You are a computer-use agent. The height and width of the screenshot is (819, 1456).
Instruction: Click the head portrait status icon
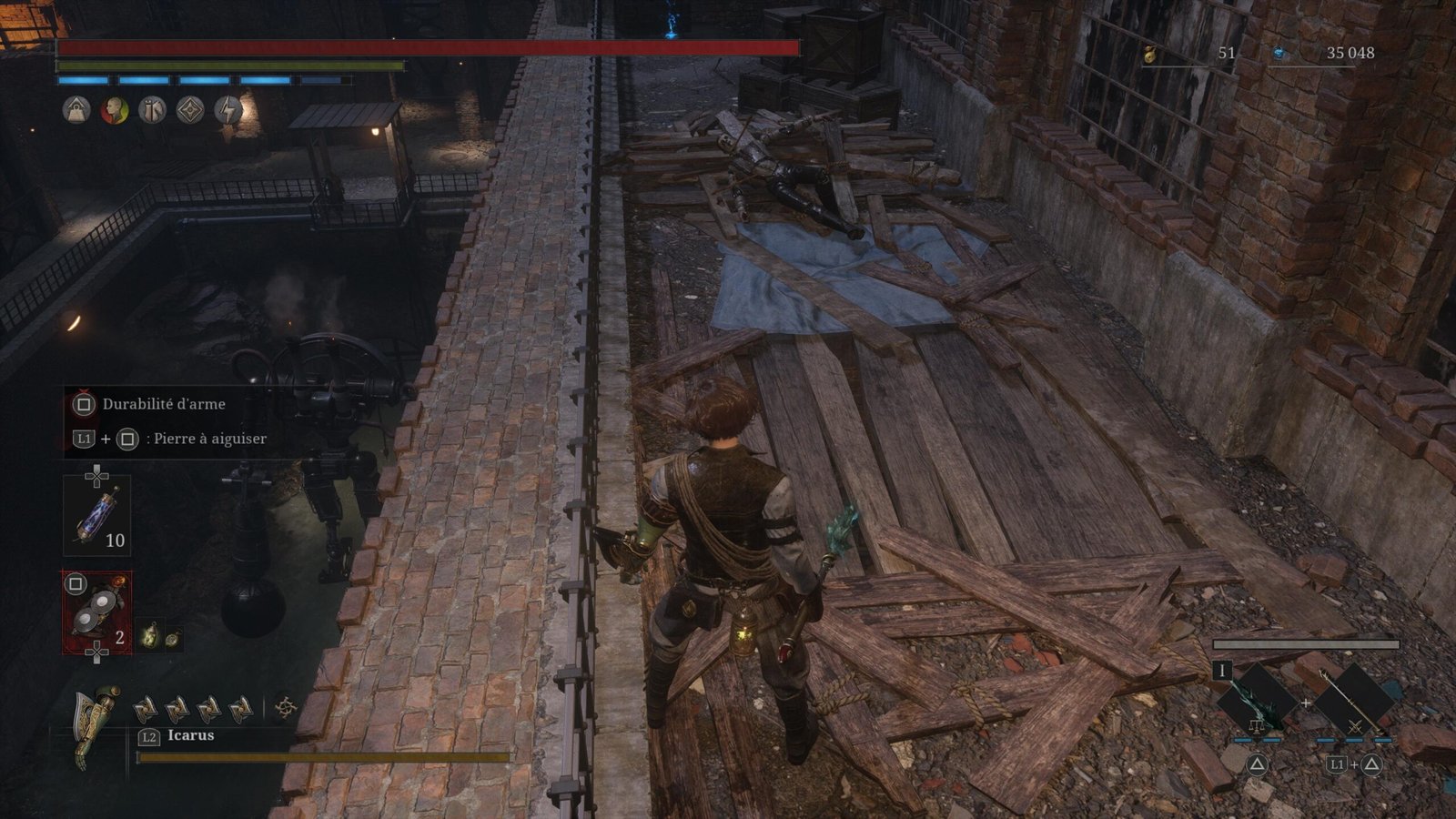[x=114, y=110]
